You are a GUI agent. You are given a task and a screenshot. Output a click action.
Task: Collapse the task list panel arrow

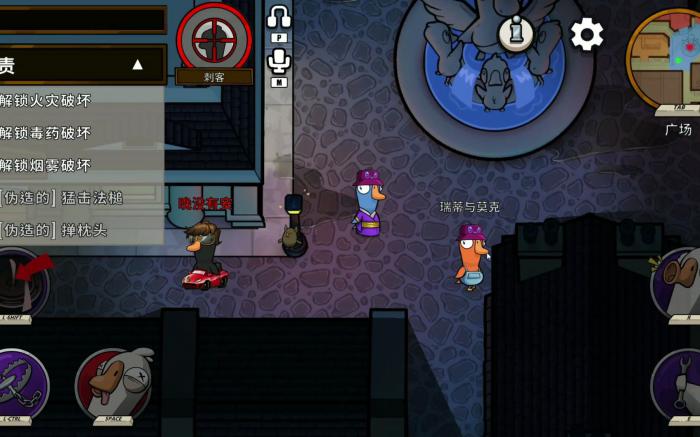pyautogui.click(x=137, y=65)
